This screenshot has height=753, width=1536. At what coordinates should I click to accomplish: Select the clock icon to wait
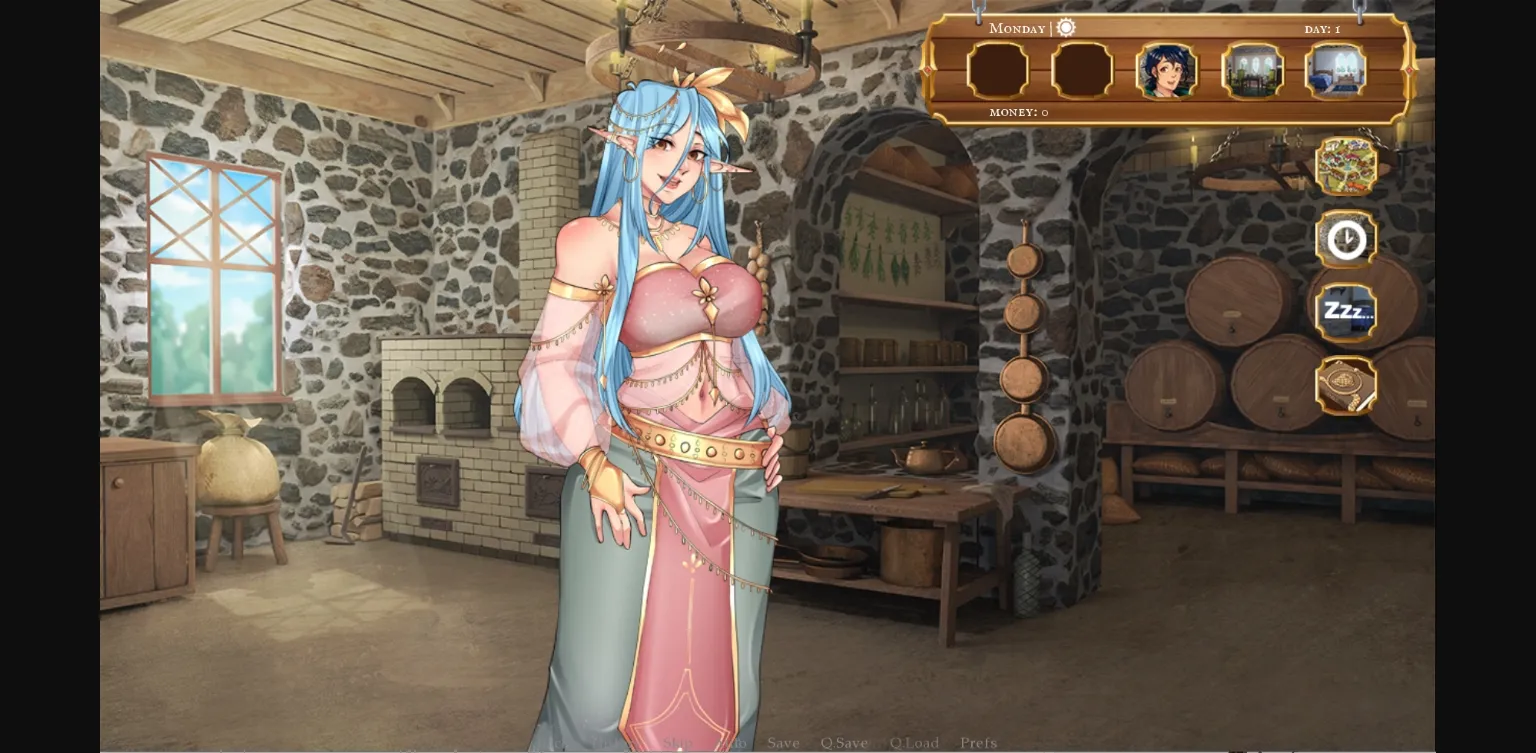click(x=1346, y=239)
